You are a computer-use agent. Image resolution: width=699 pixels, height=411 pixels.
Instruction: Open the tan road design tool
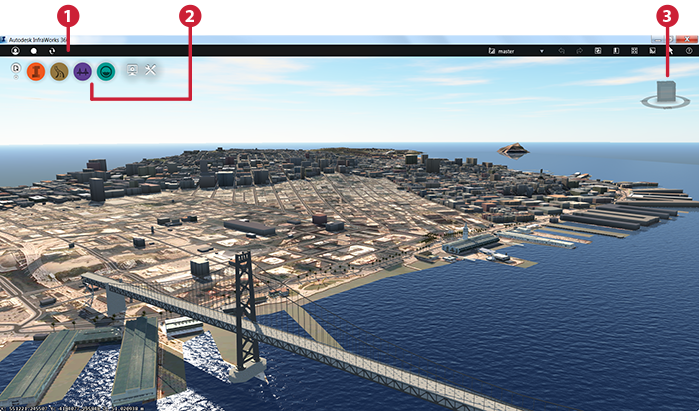pyautogui.click(x=59, y=71)
